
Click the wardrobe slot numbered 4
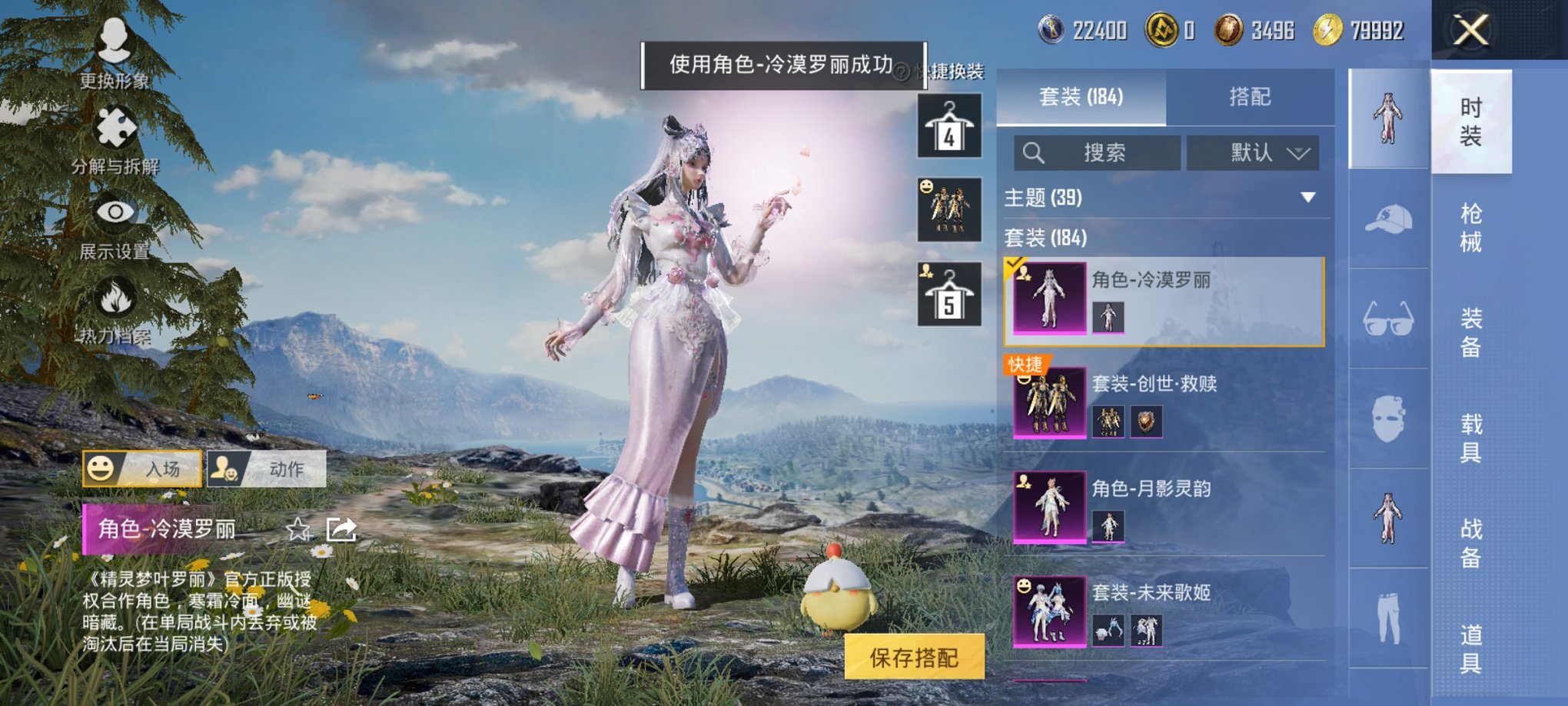(948, 125)
